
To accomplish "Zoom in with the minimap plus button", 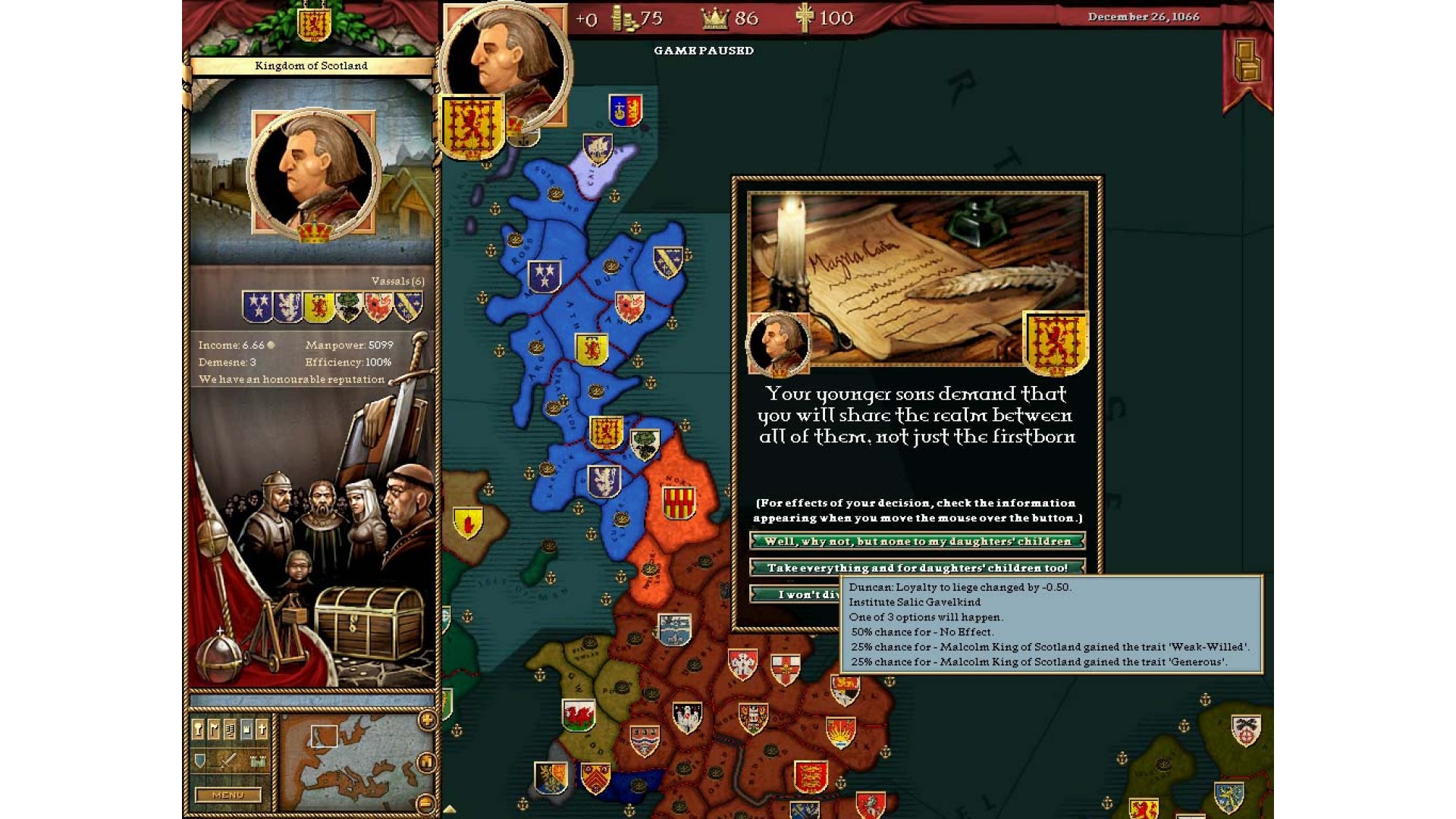I will pyautogui.click(x=427, y=720).
